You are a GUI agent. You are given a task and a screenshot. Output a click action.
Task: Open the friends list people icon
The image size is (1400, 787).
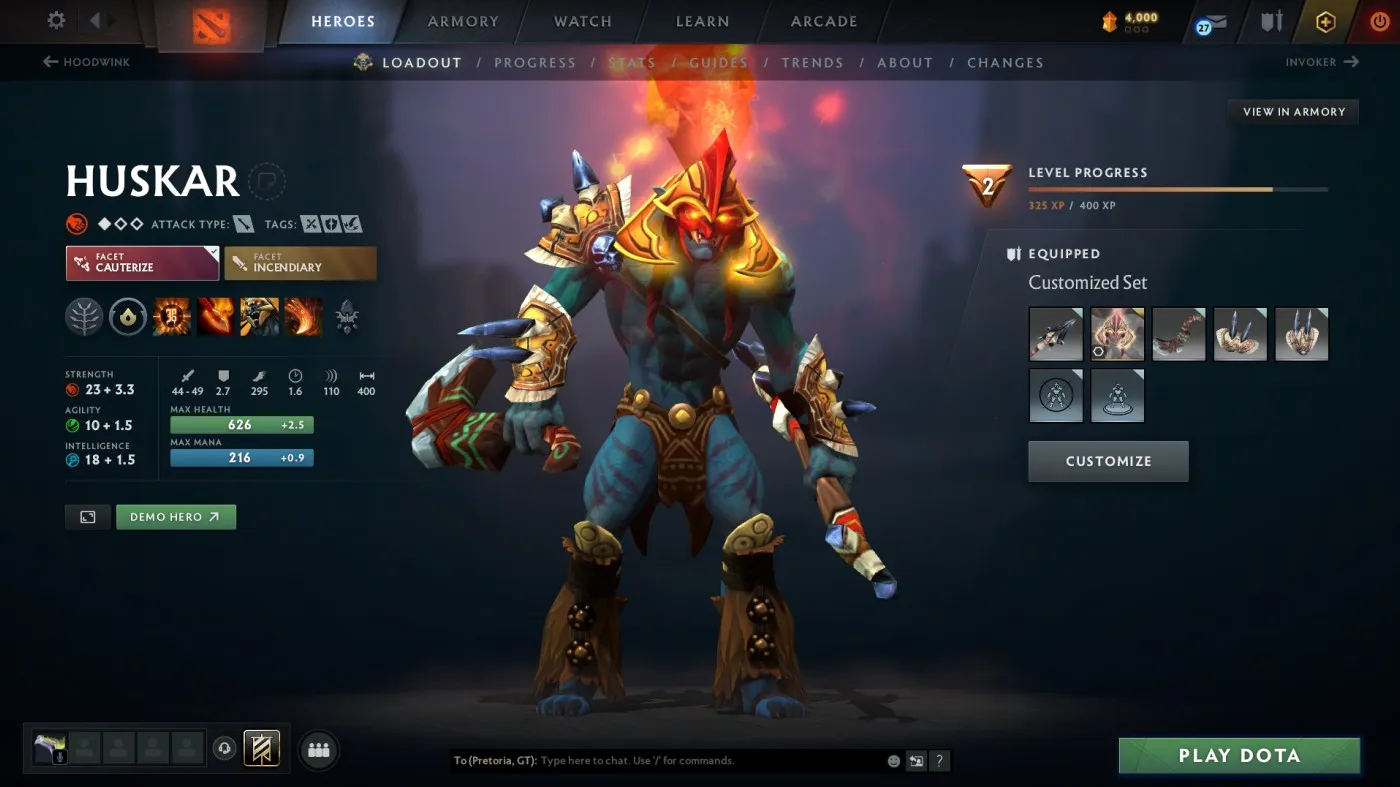coord(318,749)
